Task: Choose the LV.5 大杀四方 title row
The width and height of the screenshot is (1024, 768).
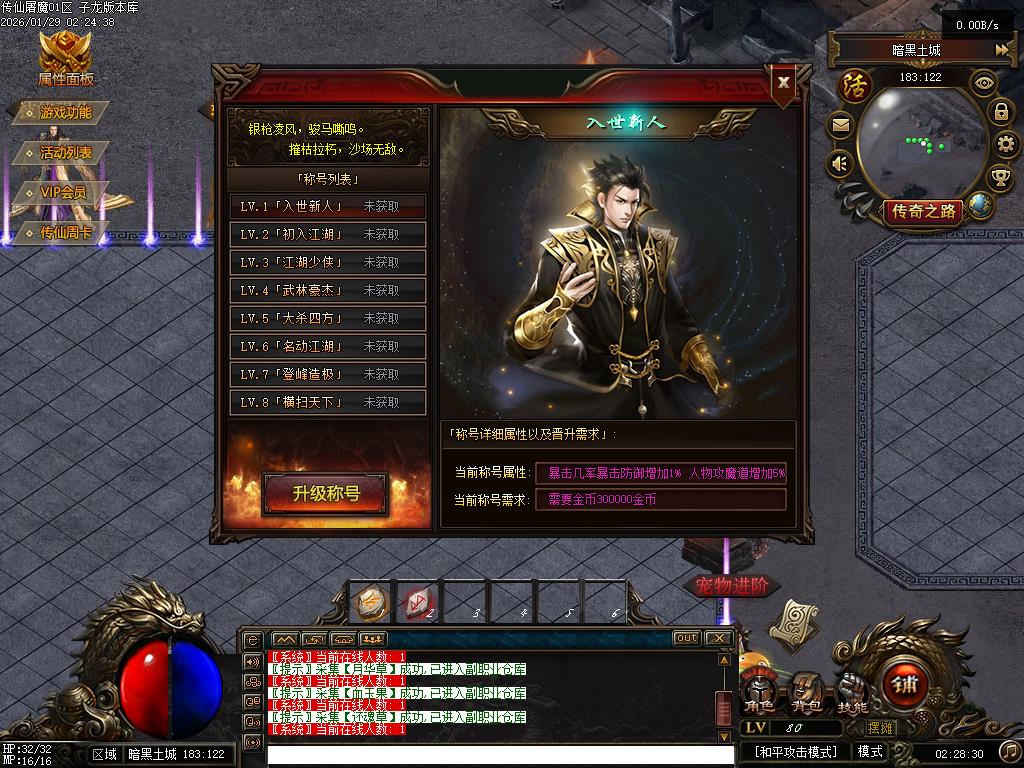Action: click(327, 318)
